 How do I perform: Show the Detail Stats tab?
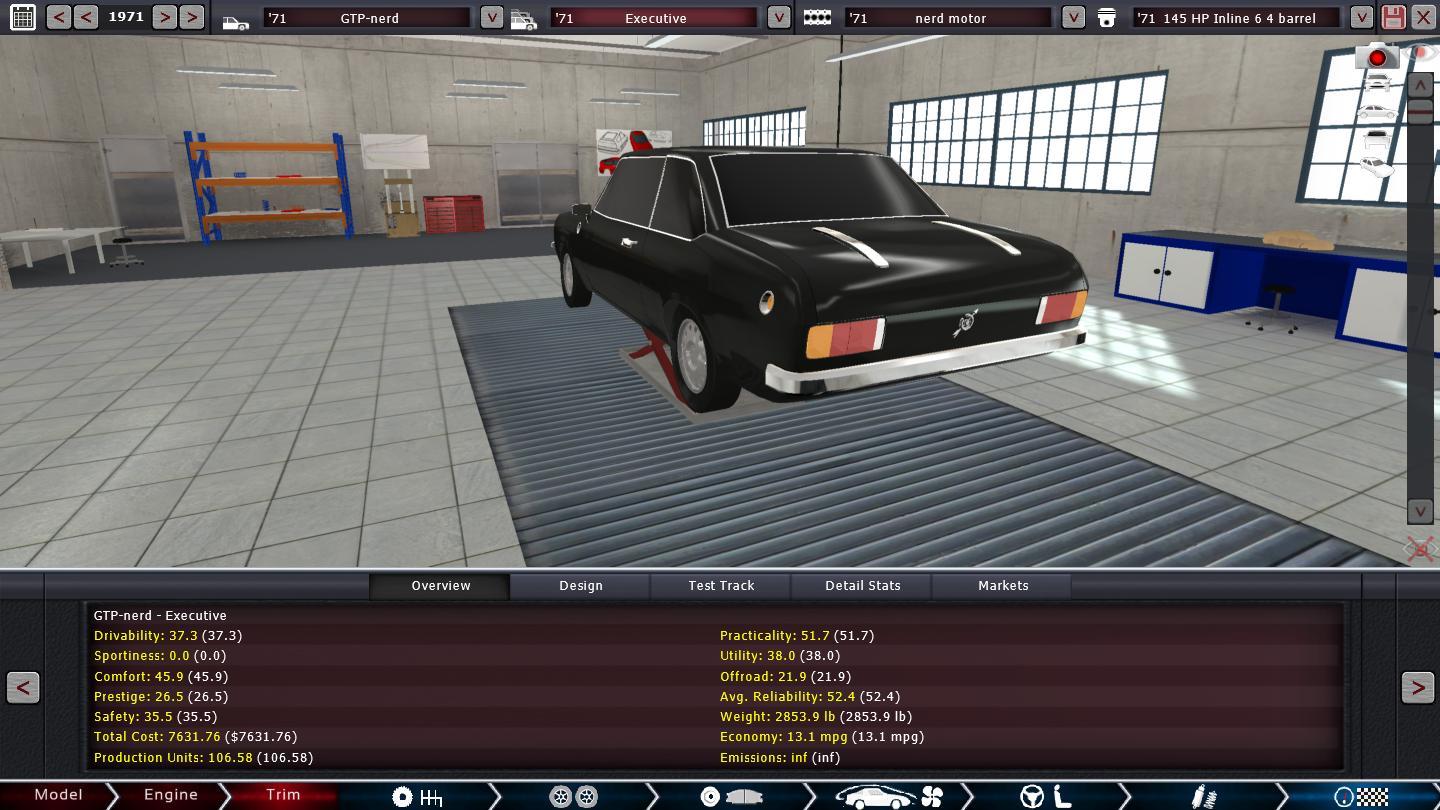[862, 586]
